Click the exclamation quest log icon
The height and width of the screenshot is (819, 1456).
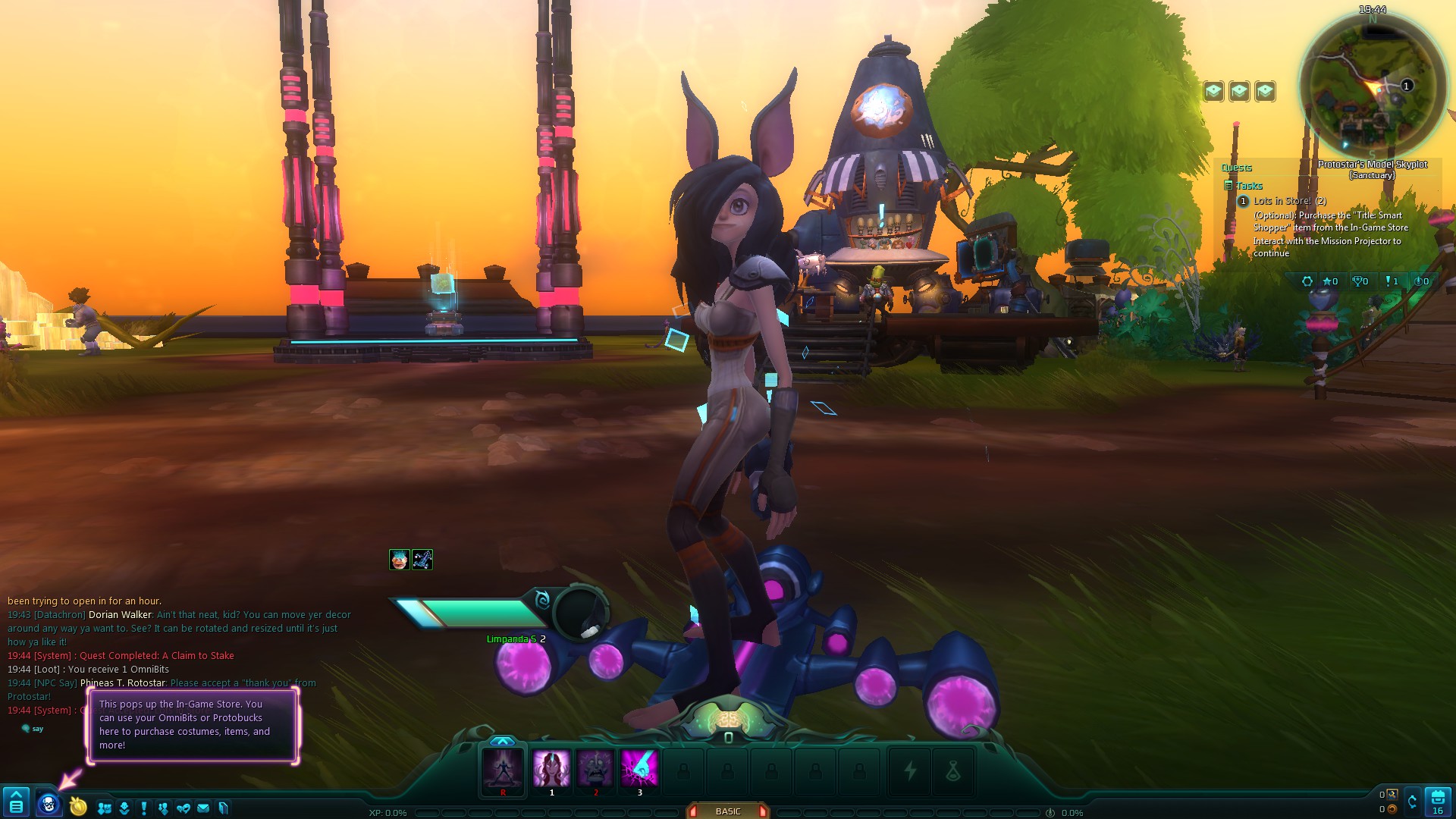143,808
